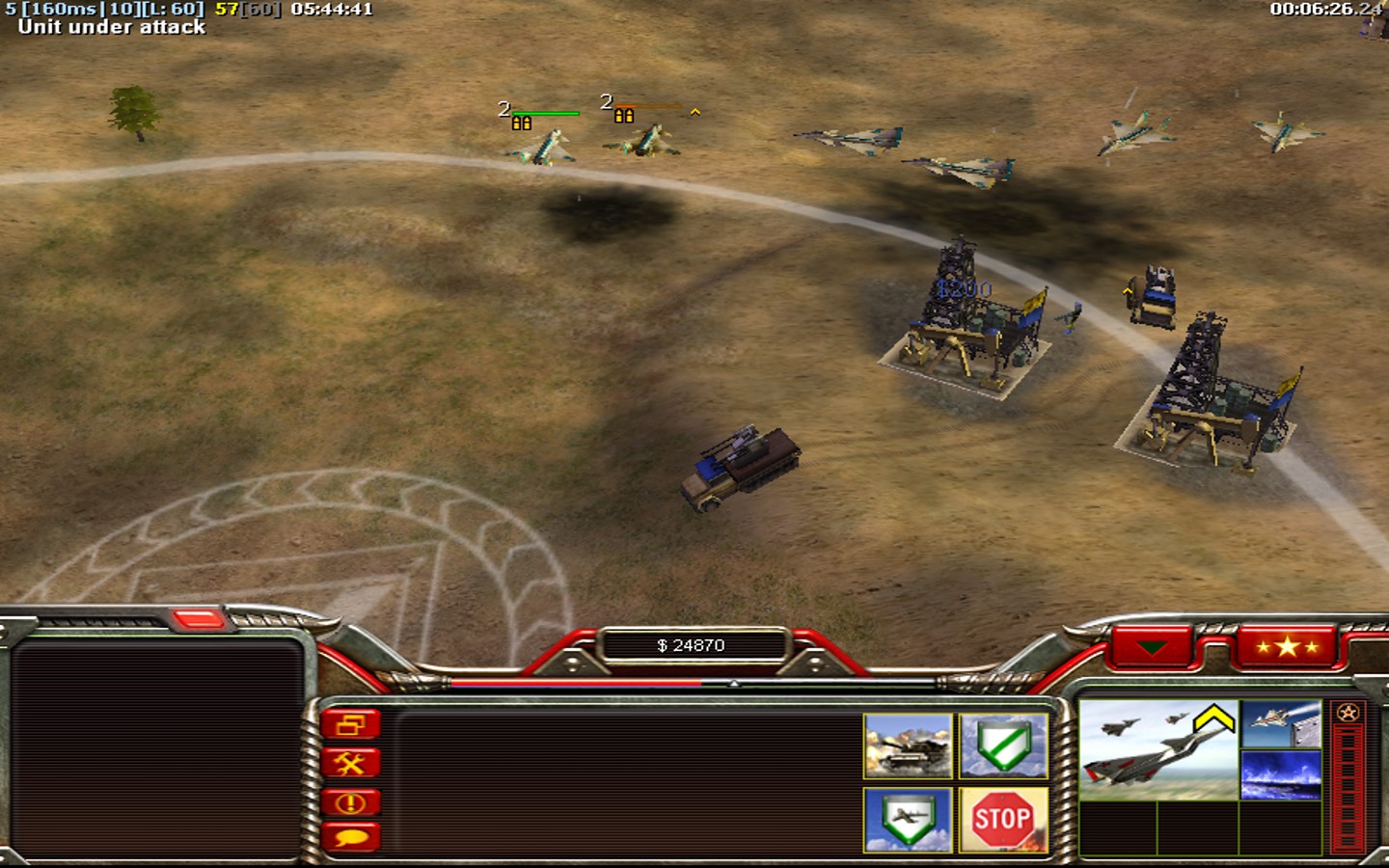Select the blue napalm firestorm upgrade icon
1389x868 pixels.
(1281, 775)
